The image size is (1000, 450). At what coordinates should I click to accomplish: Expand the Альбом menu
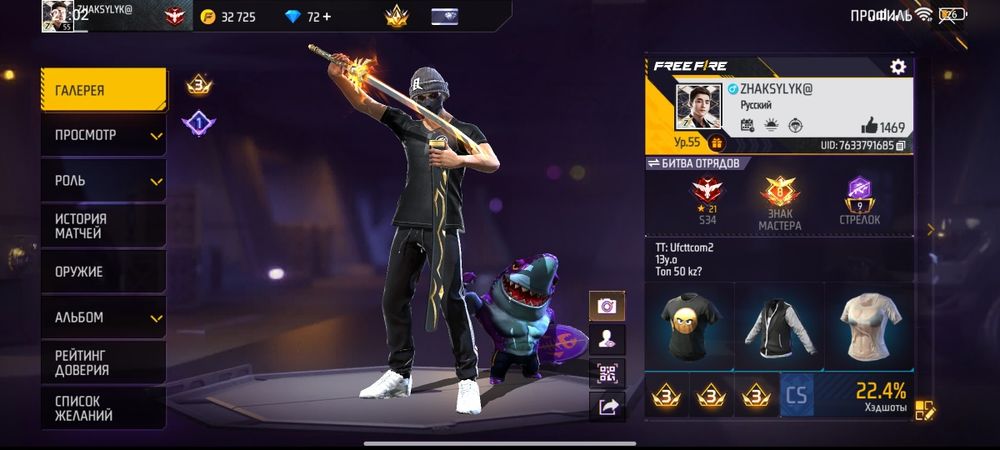click(103, 317)
